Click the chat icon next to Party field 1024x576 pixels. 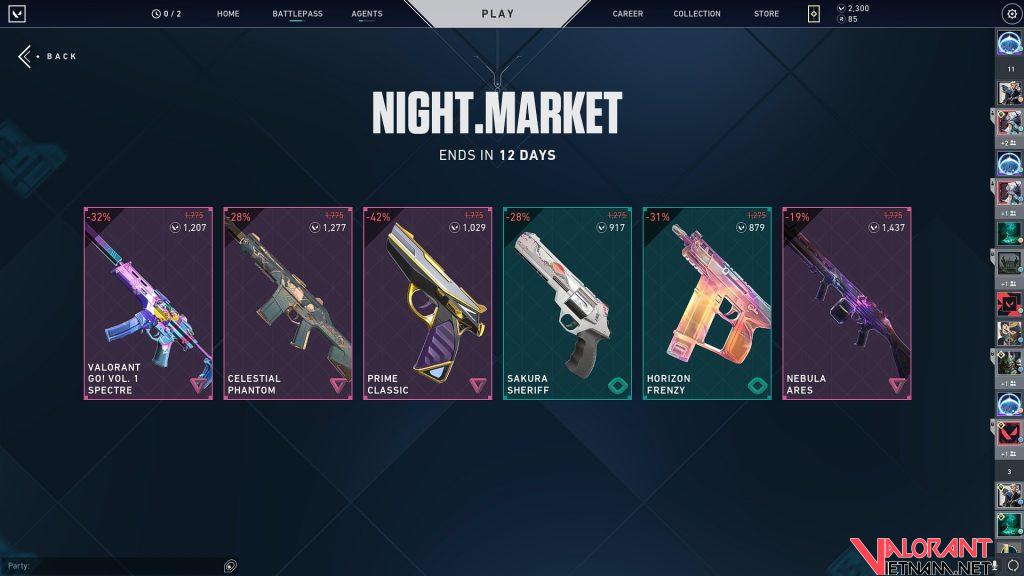(231, 566)
